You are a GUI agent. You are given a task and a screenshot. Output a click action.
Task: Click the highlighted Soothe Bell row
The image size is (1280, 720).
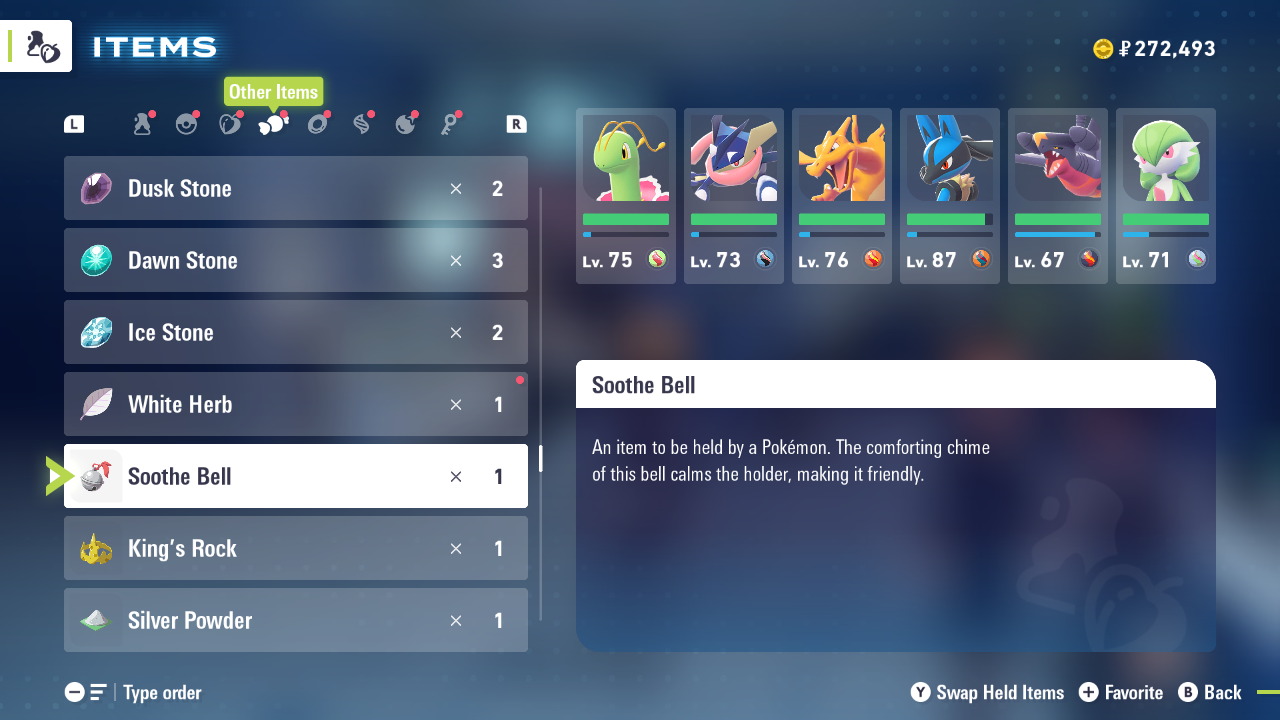[295, 476]
